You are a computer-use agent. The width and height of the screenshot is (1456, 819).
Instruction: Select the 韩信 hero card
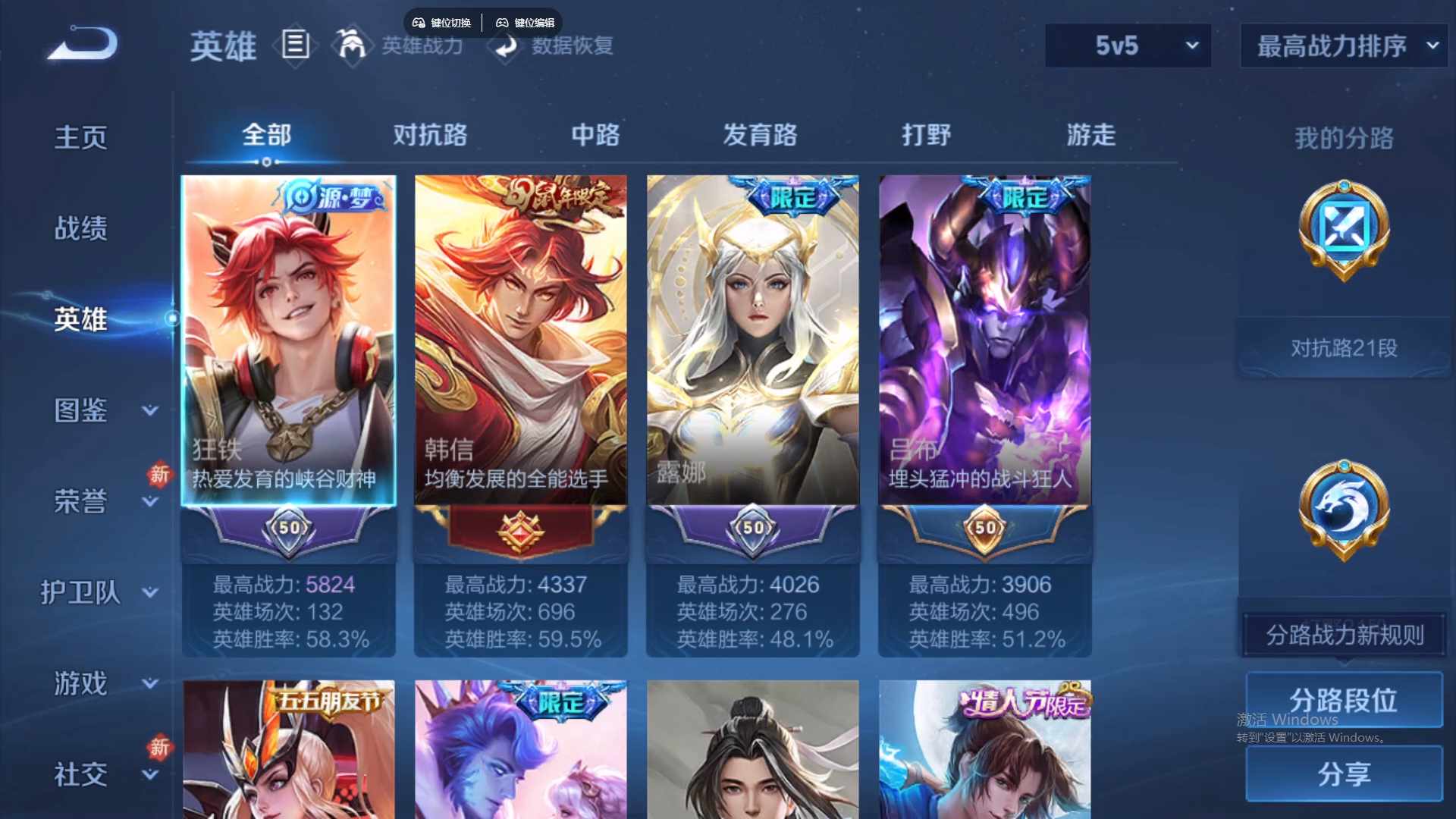tap(521, 341)
